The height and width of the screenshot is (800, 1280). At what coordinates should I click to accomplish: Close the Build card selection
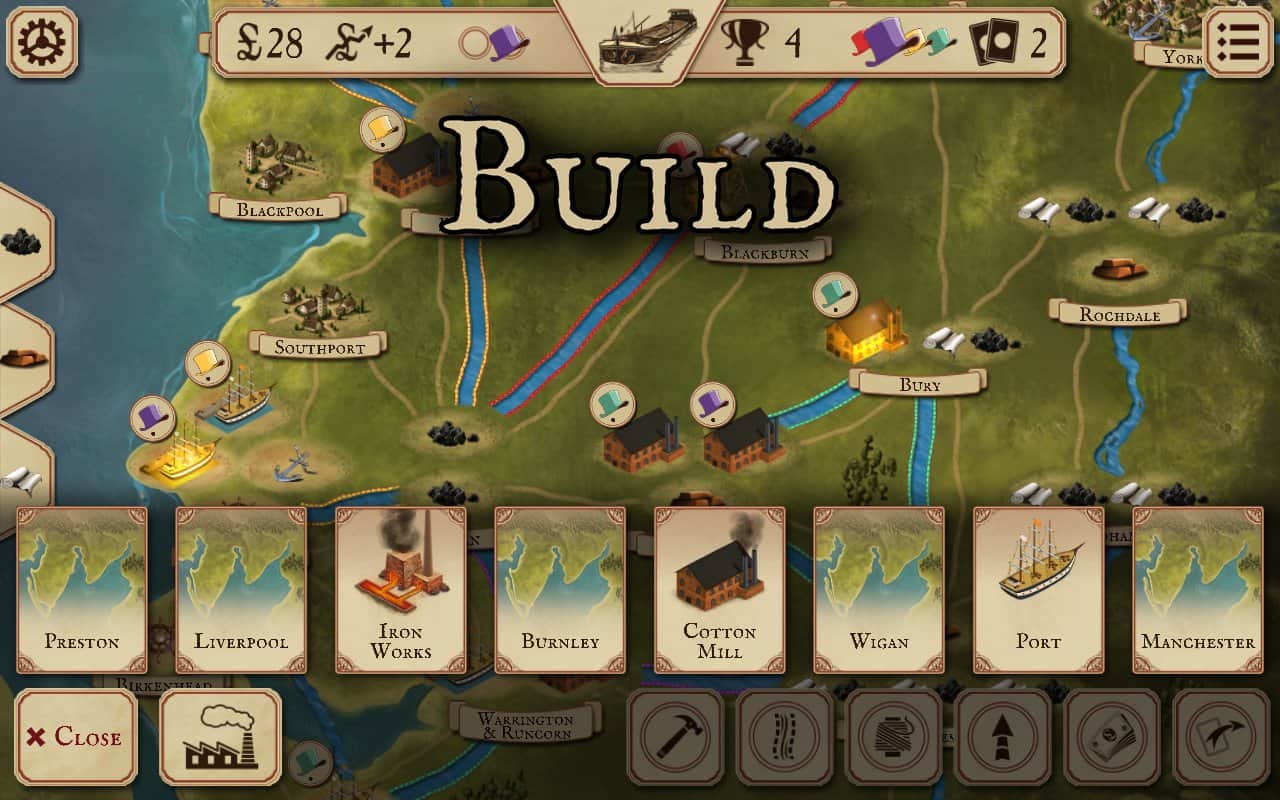(x=76, y=737)
